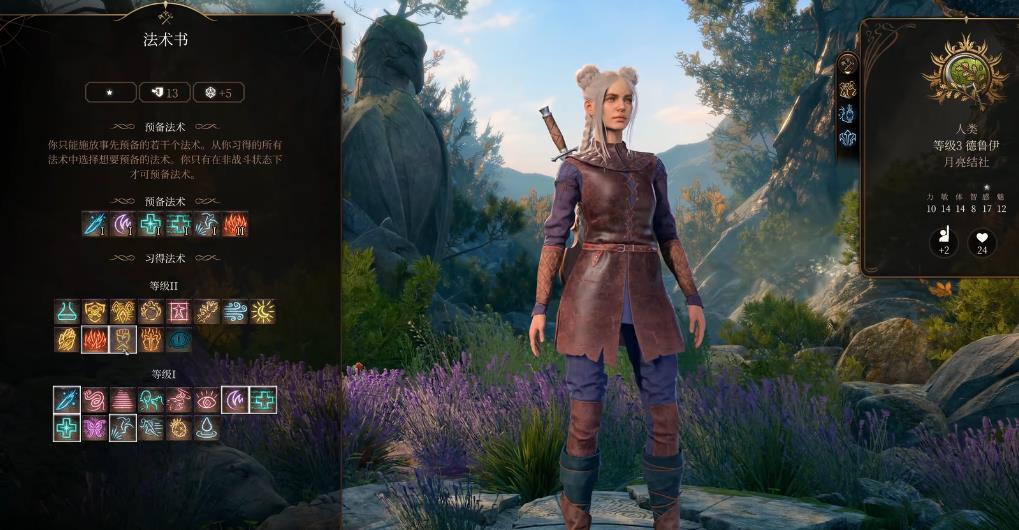The height and width of the screenshot is (530, 1019).
Task: Select the purple butterfly spell icon
Action: (95, 428)
